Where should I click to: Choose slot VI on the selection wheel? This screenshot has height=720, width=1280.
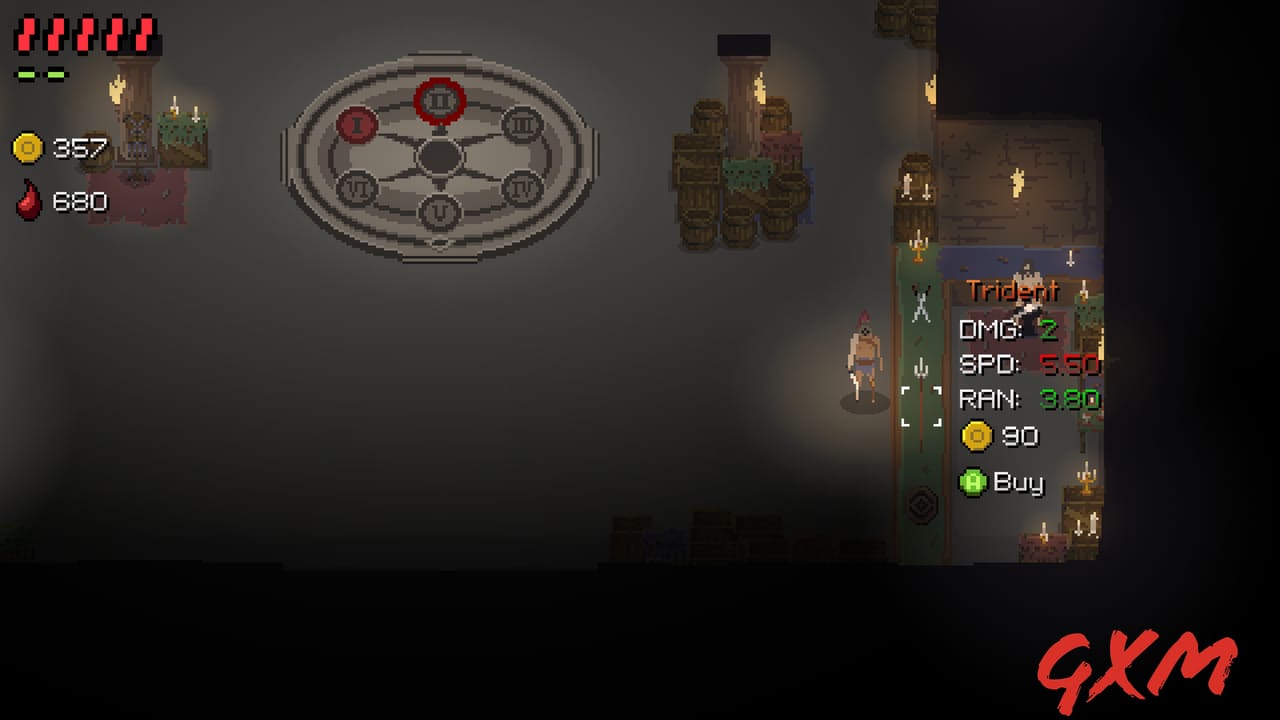tap(356, 186)
